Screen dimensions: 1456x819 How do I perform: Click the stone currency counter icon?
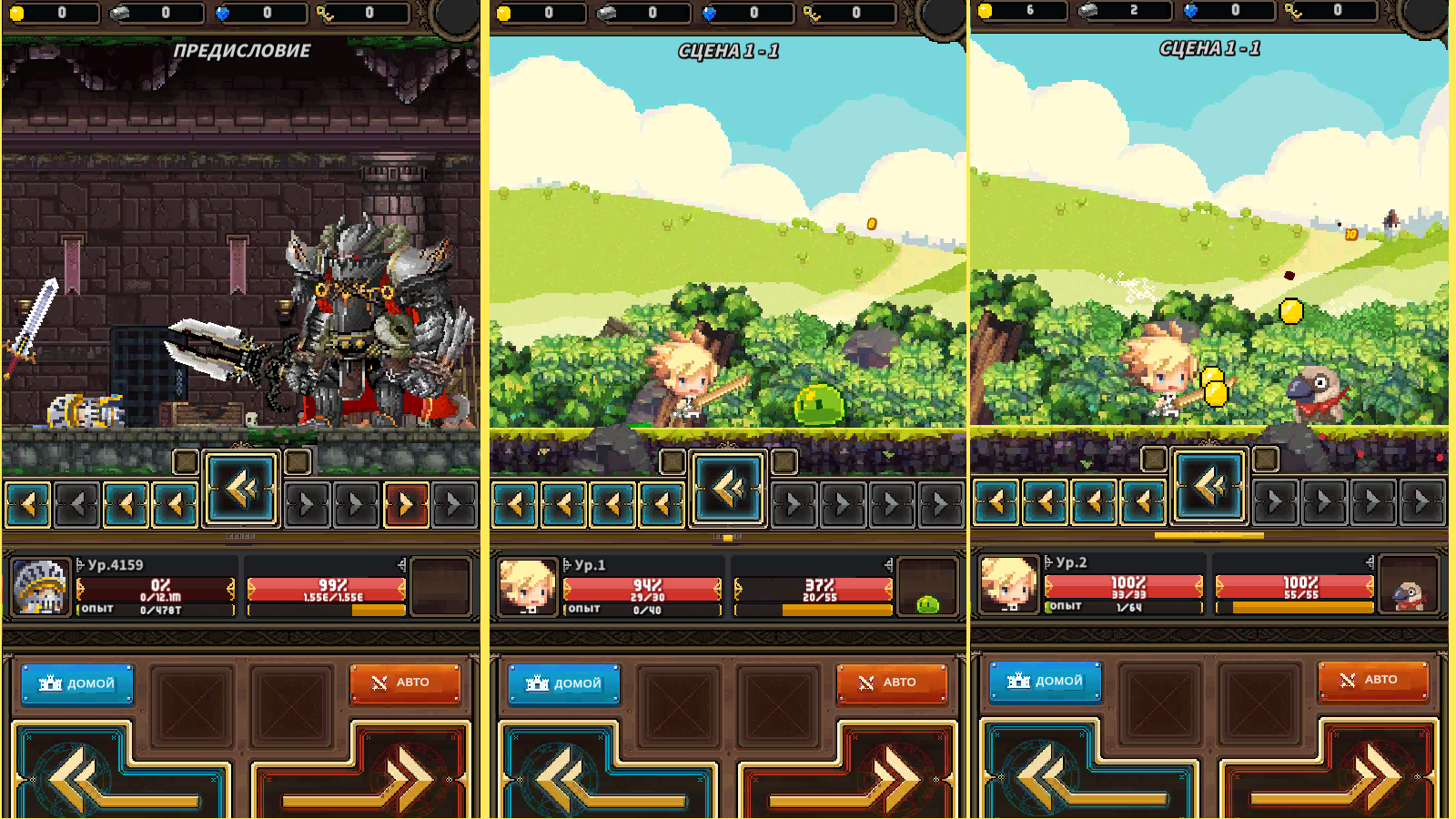click(x=117, y=11)
